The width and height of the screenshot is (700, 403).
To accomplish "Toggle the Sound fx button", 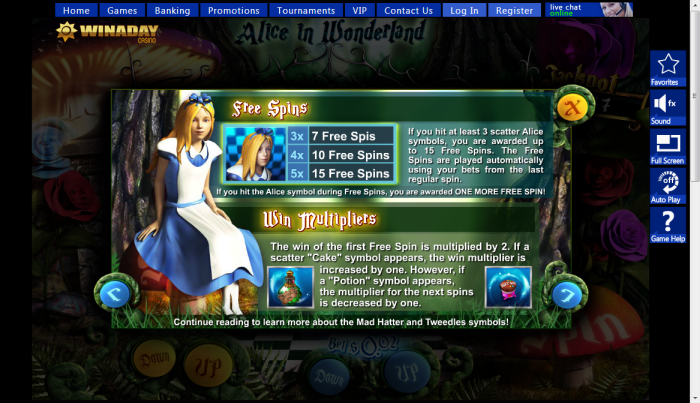I will click(665, 107).
